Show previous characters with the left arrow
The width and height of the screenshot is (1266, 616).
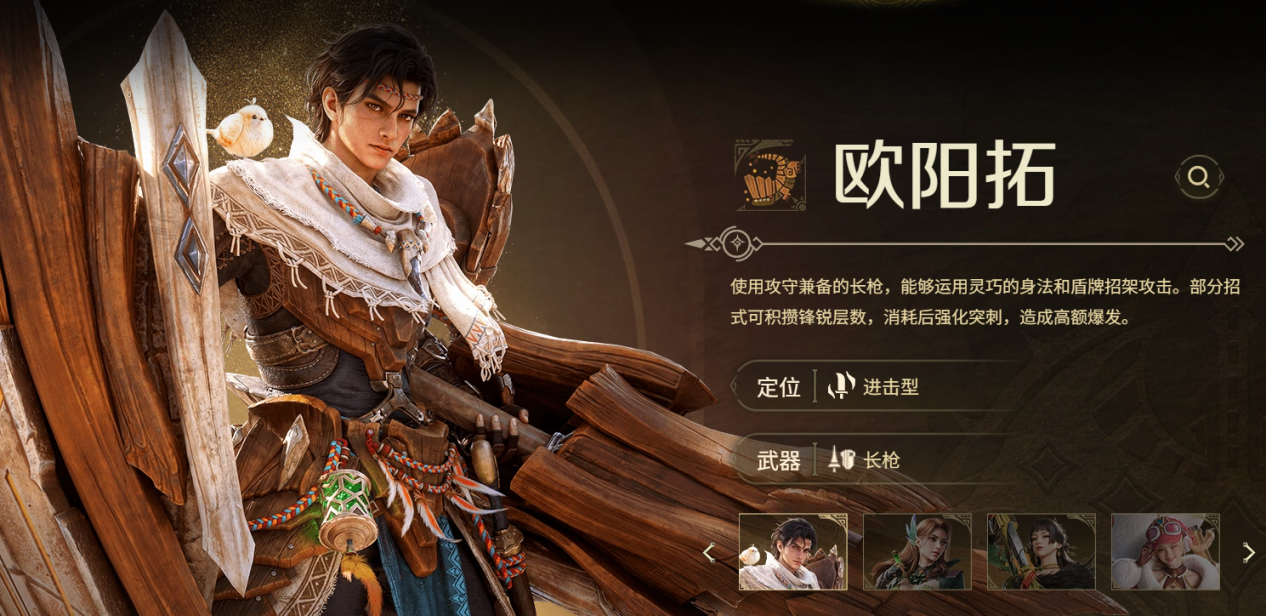coord(709,552)
